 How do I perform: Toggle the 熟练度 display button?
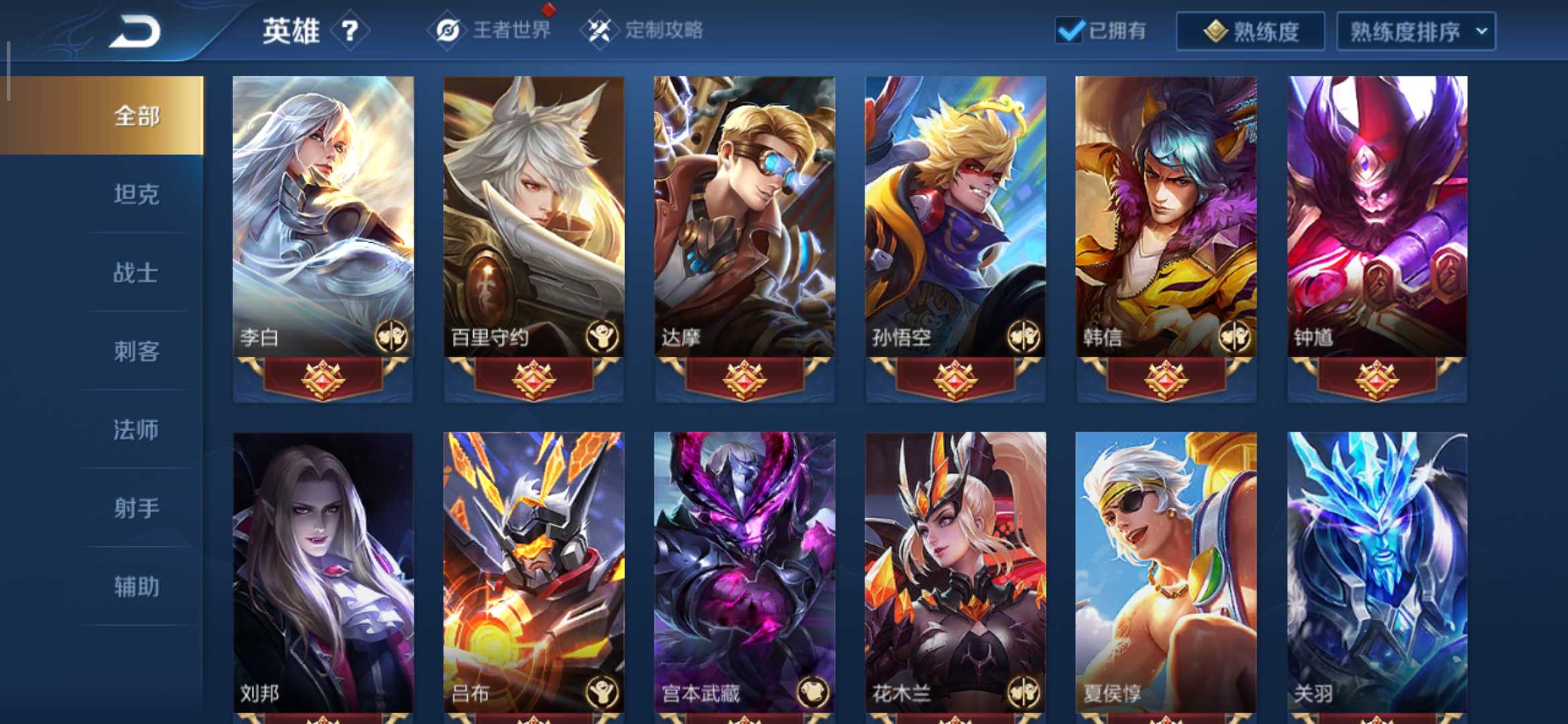[1250, 29]
